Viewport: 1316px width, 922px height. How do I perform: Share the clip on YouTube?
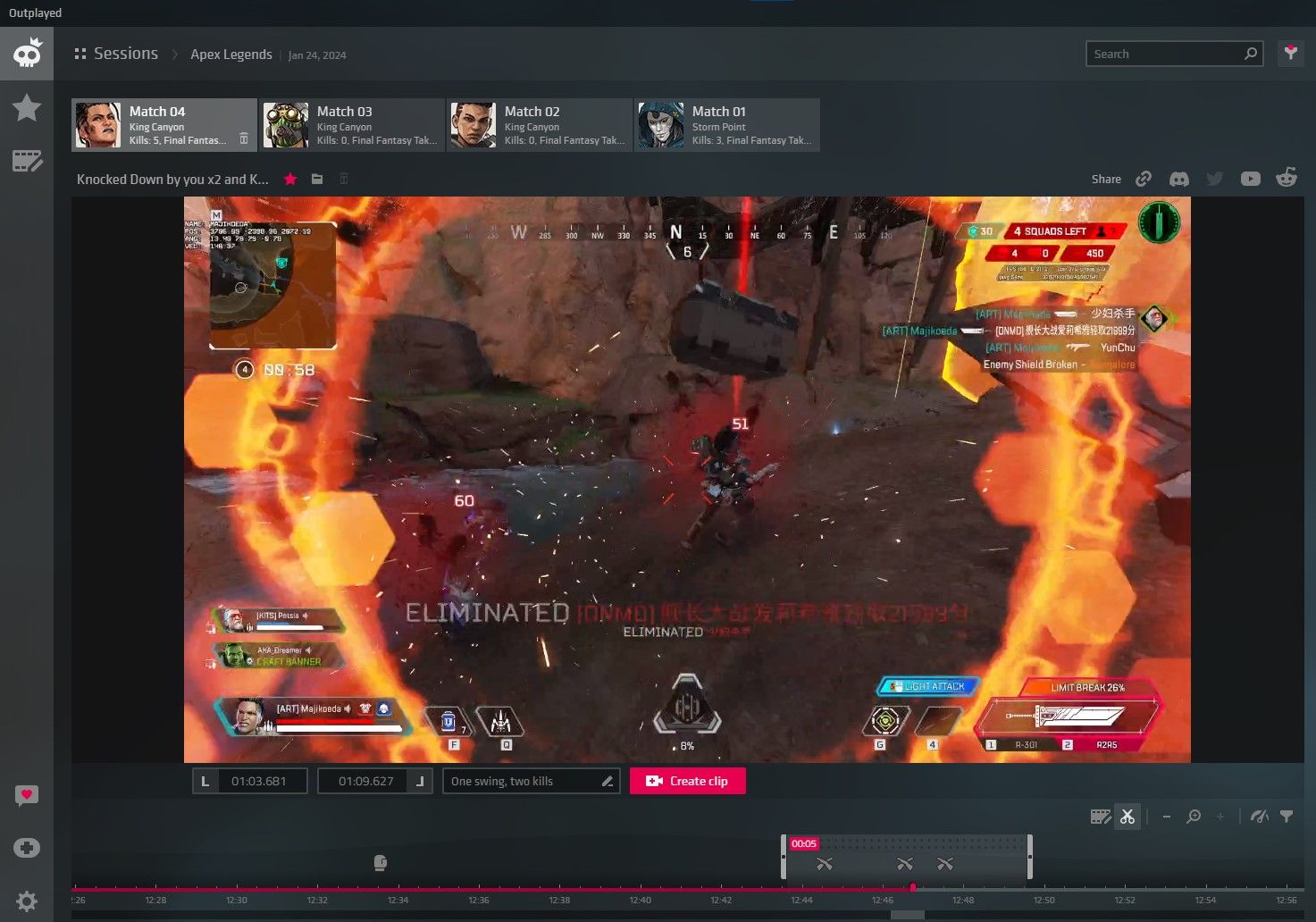[1250, 178]
